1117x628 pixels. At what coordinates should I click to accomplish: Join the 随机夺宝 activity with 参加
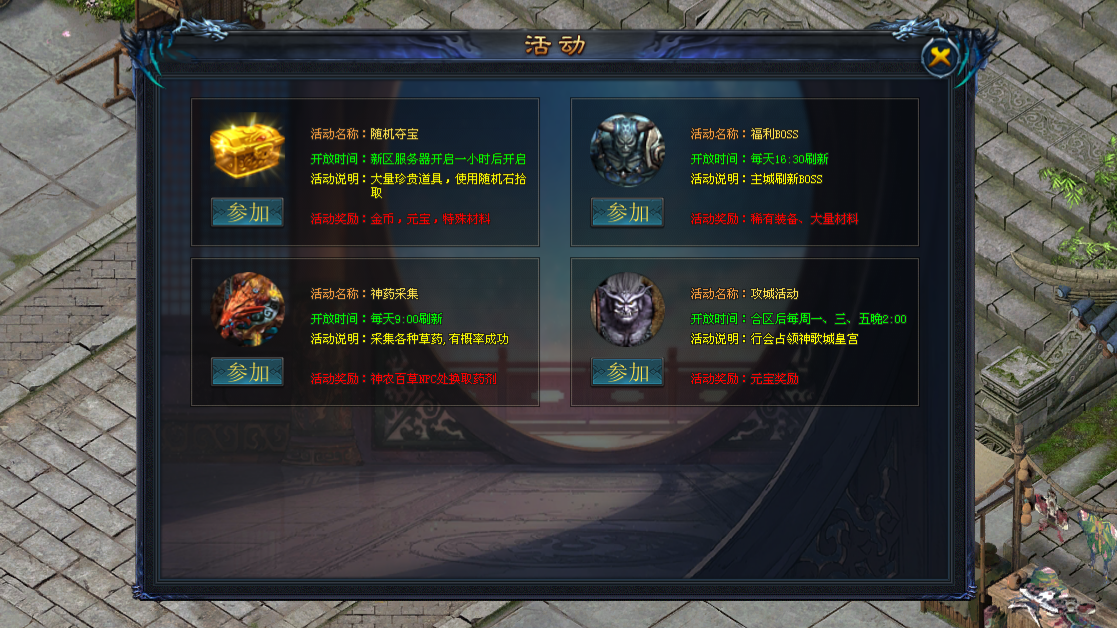pos(247,213)
